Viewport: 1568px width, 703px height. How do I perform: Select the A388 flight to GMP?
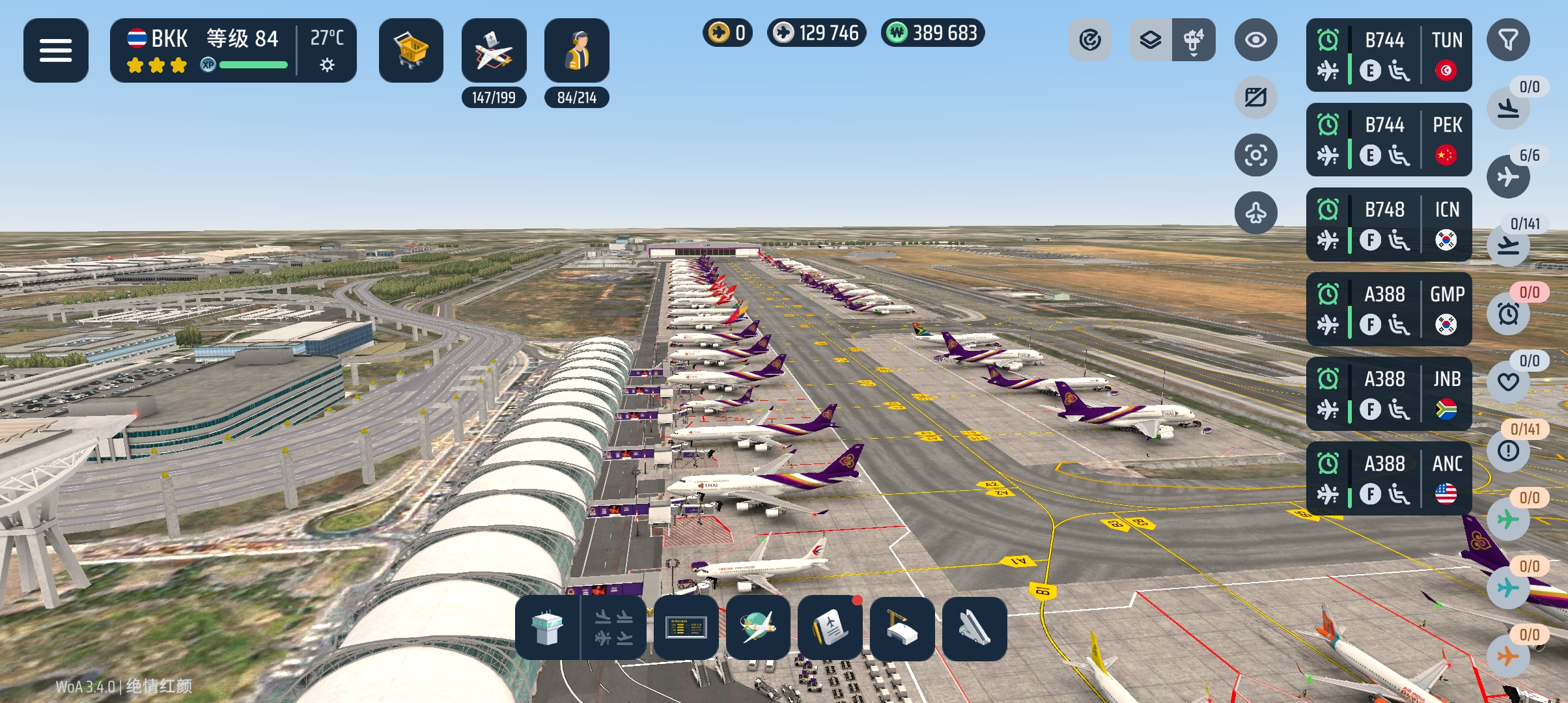coord(1388,309)
